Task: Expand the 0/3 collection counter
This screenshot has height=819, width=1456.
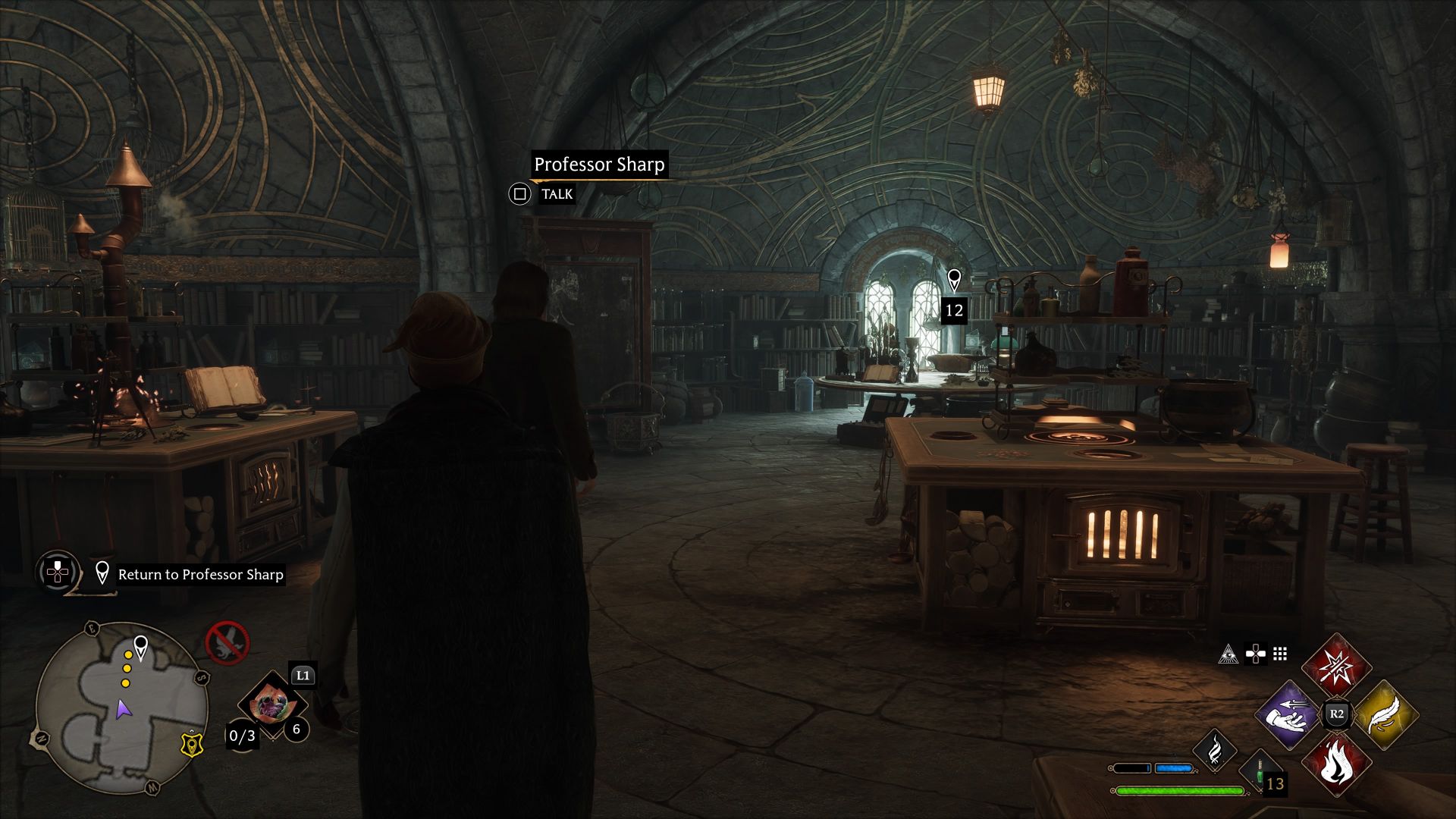Action: [x=242, y=736]
